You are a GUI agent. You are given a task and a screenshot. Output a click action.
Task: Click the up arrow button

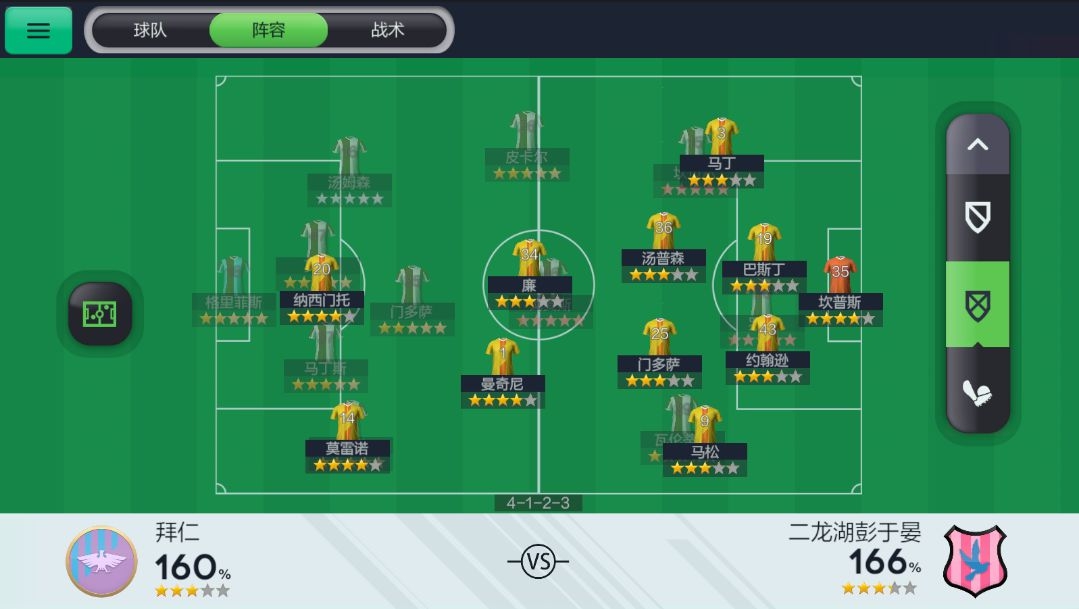tap(977, 145)
